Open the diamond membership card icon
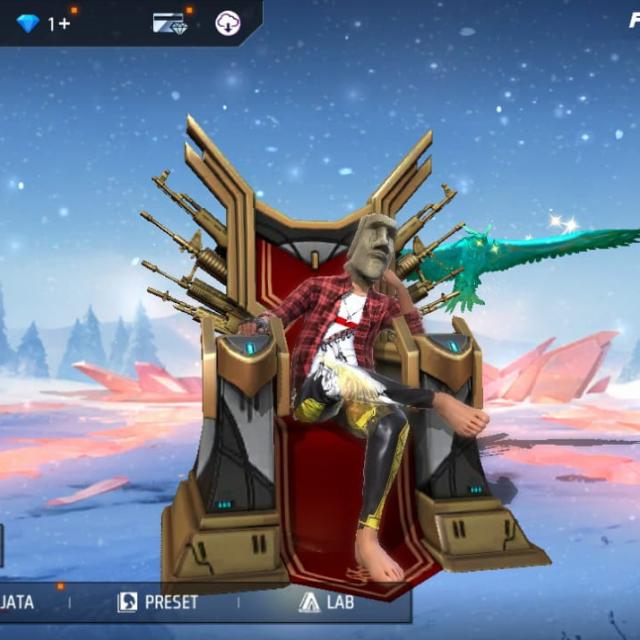Screen dimensions: 640x640 click(x=170, y=23)
